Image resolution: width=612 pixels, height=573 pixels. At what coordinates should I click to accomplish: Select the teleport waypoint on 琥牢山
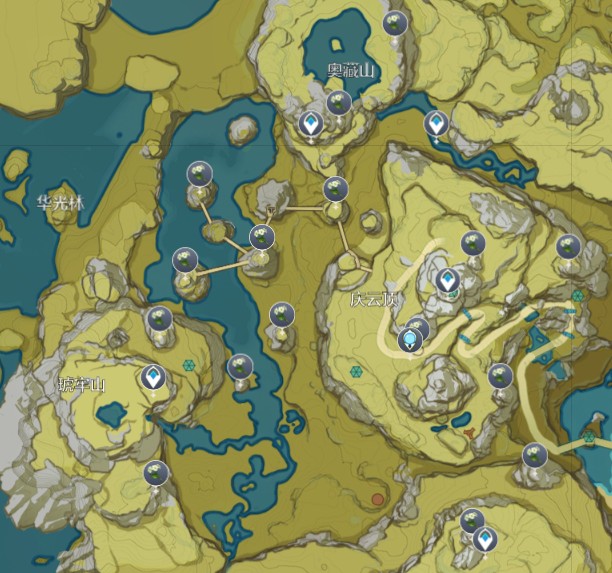point(153,377)
